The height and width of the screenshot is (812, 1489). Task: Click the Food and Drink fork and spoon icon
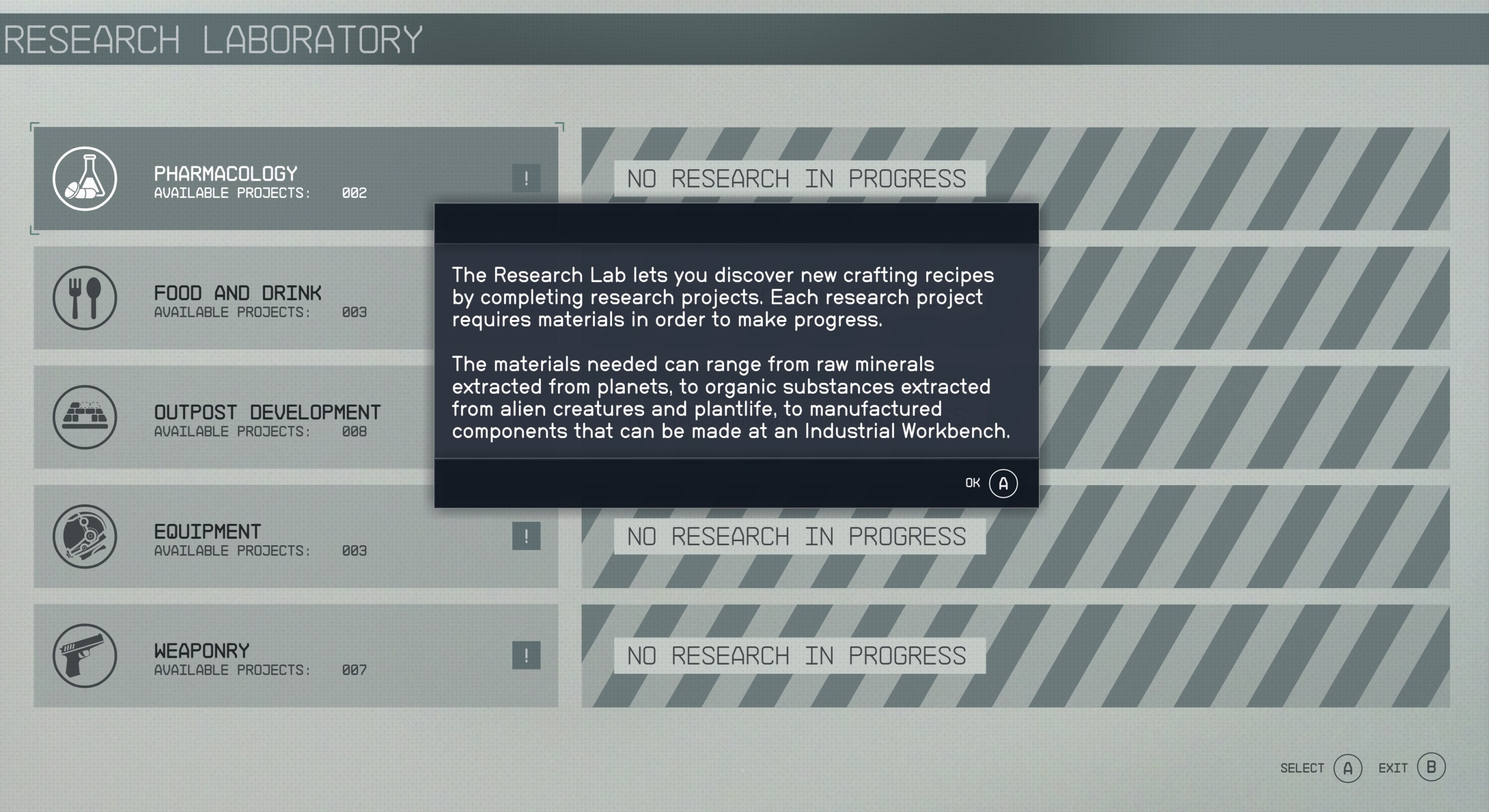pos(84,299)
